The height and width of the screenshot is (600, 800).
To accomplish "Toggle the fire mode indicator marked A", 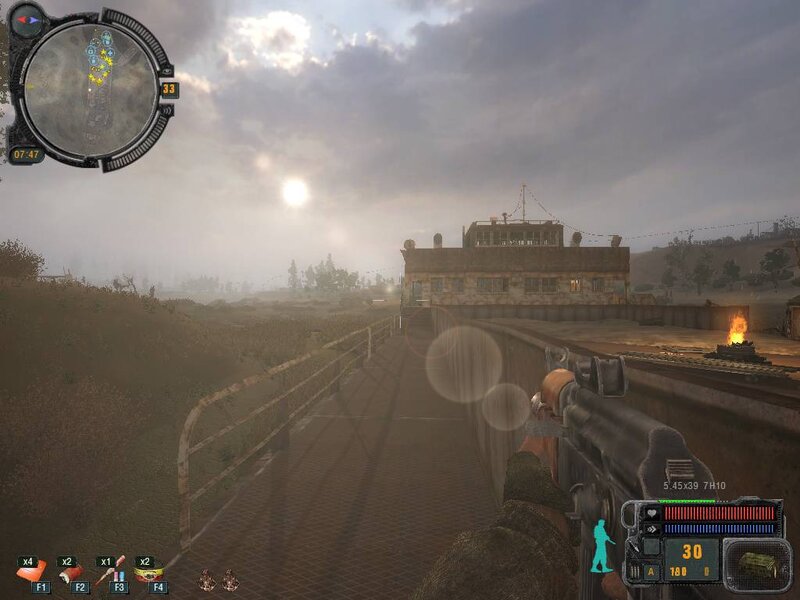I will (651, 572).
